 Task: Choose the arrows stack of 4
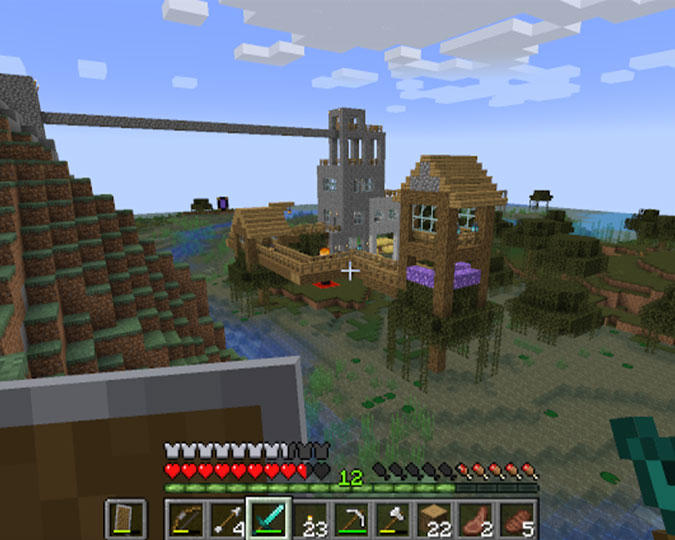tap(228, 518)
